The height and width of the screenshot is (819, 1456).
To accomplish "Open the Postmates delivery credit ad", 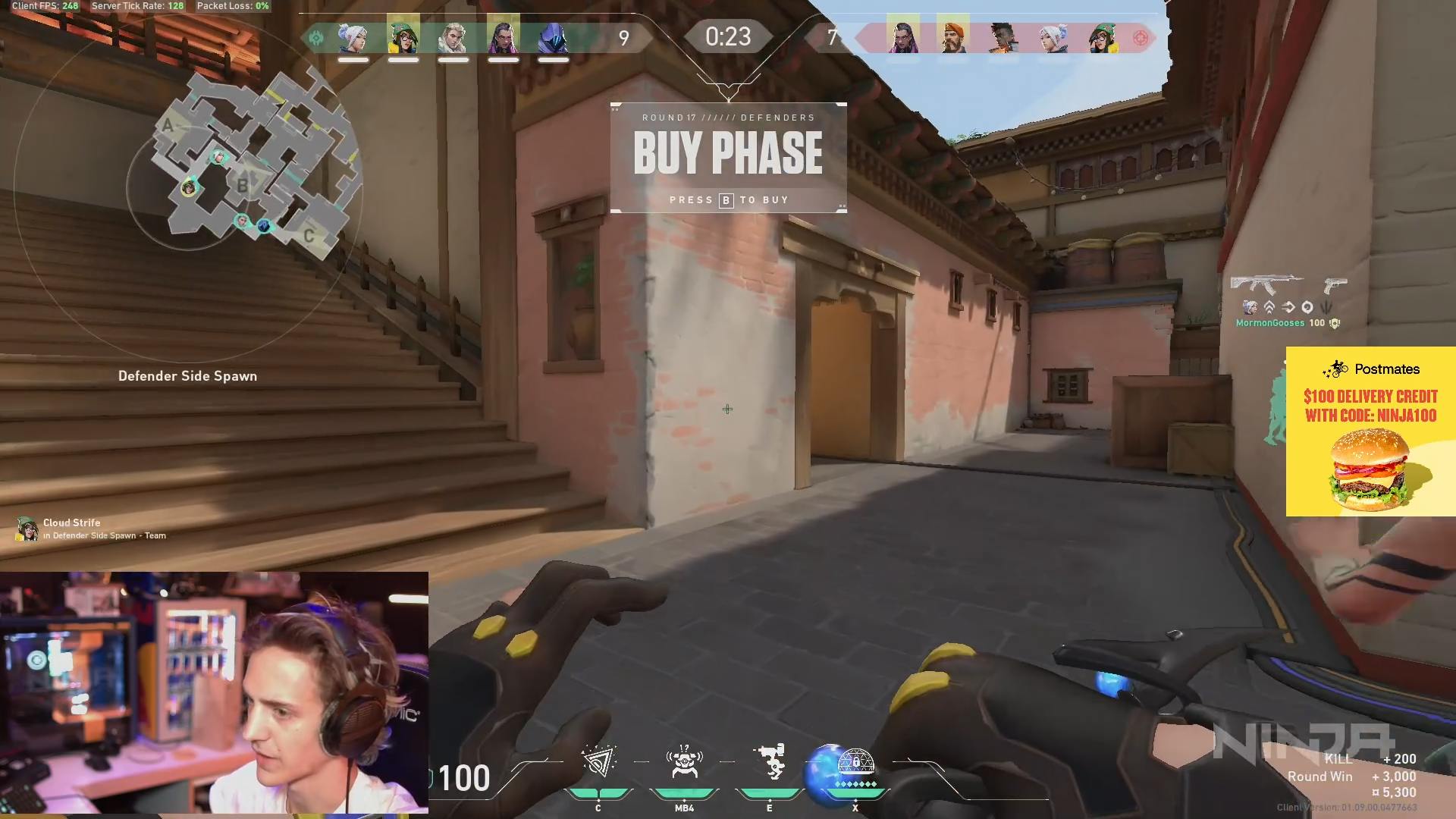I will click(x=1370, y=431).
